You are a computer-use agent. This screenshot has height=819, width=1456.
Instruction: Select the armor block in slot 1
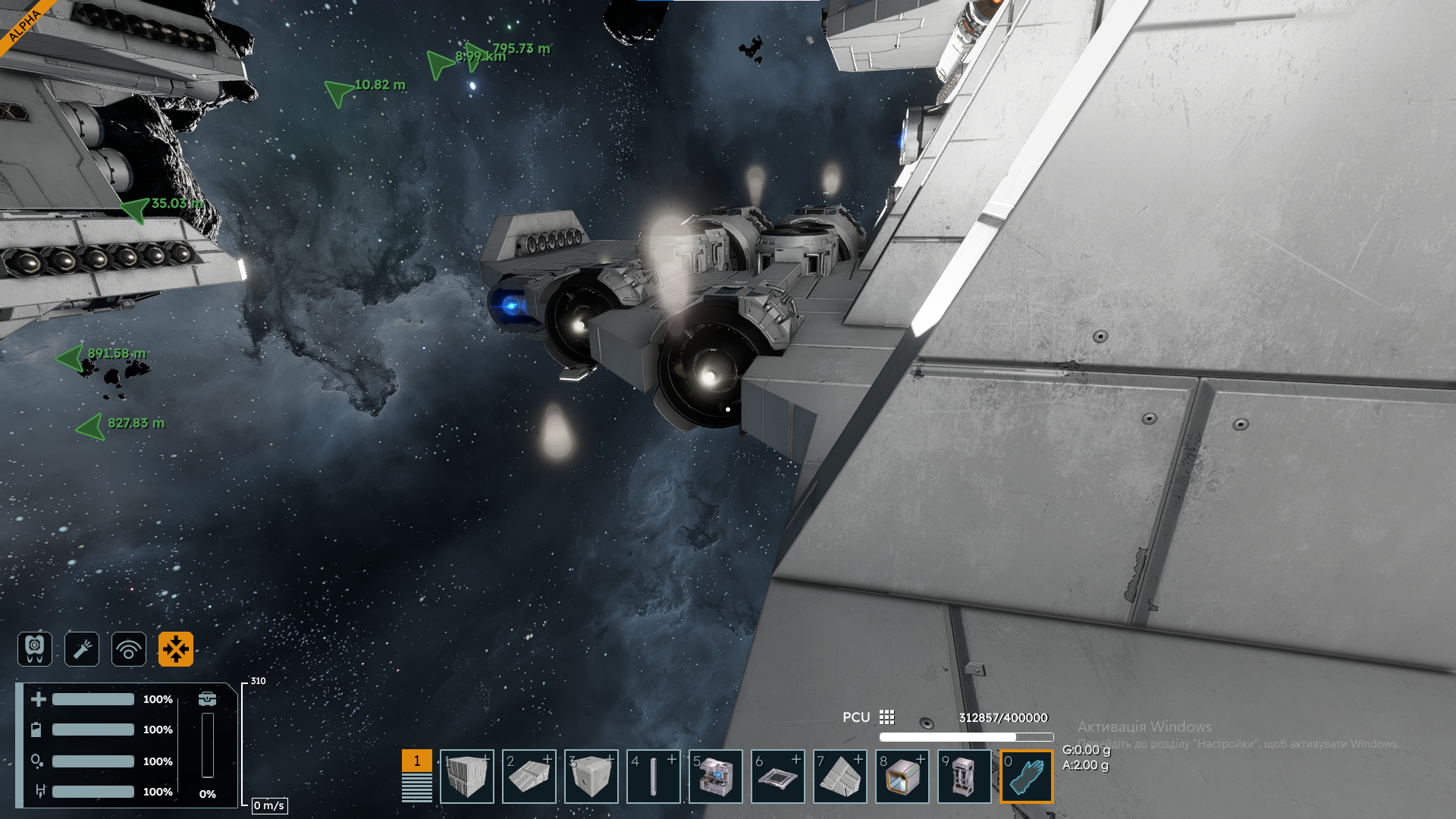[467, 777]
